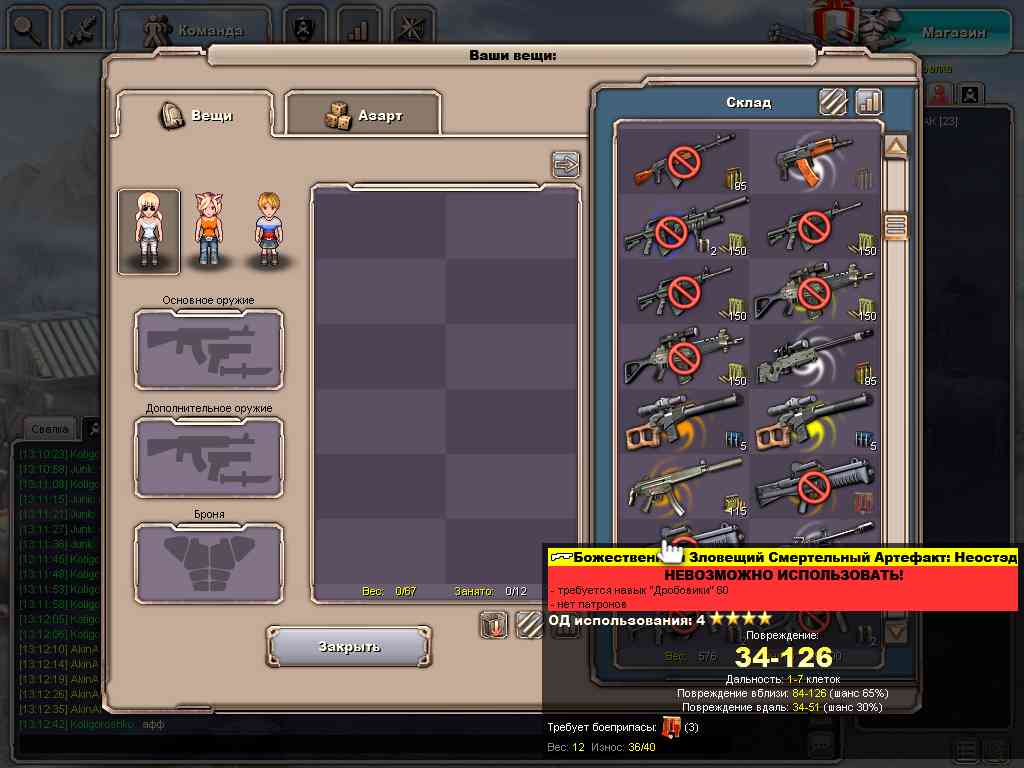Pick the silenced submachine gun with 115 ammo

coord(684,485)
